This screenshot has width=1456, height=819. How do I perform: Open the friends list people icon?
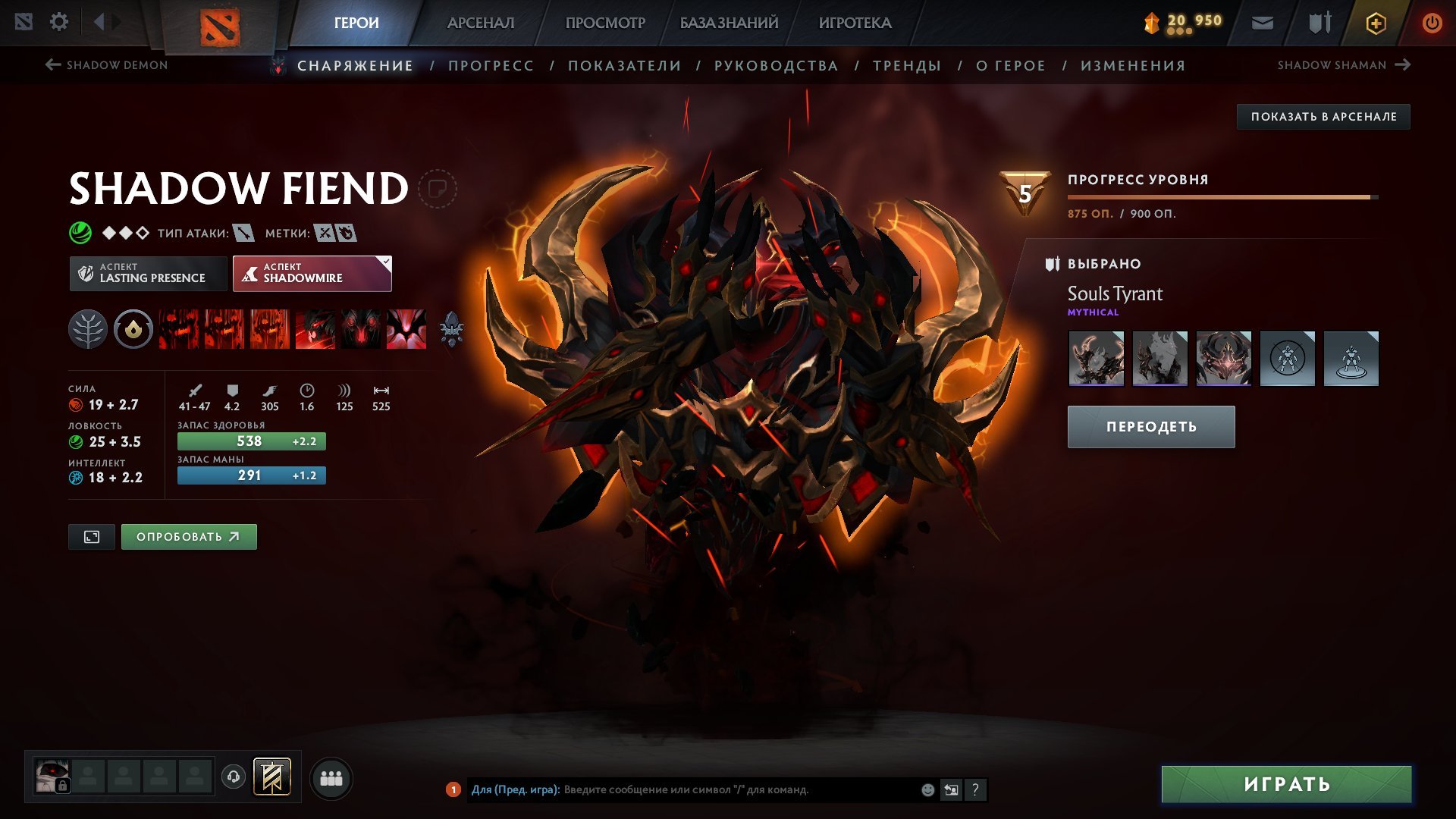point(331,777)
